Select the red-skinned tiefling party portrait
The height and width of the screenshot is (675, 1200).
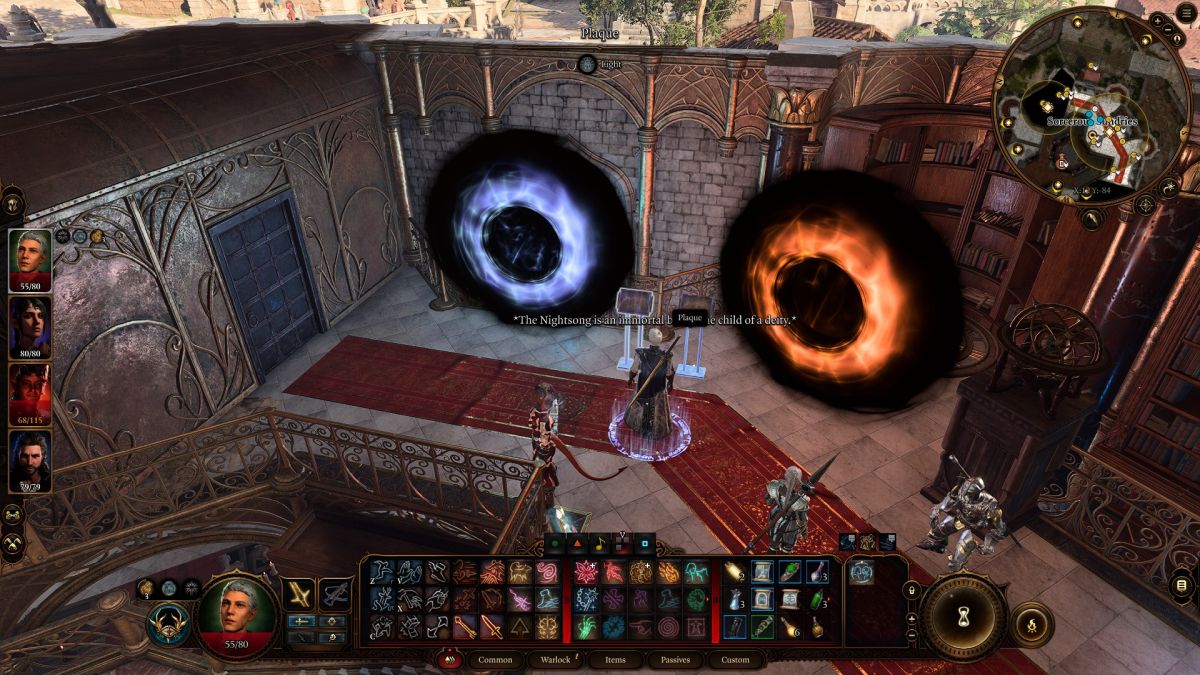click(30, 390)
